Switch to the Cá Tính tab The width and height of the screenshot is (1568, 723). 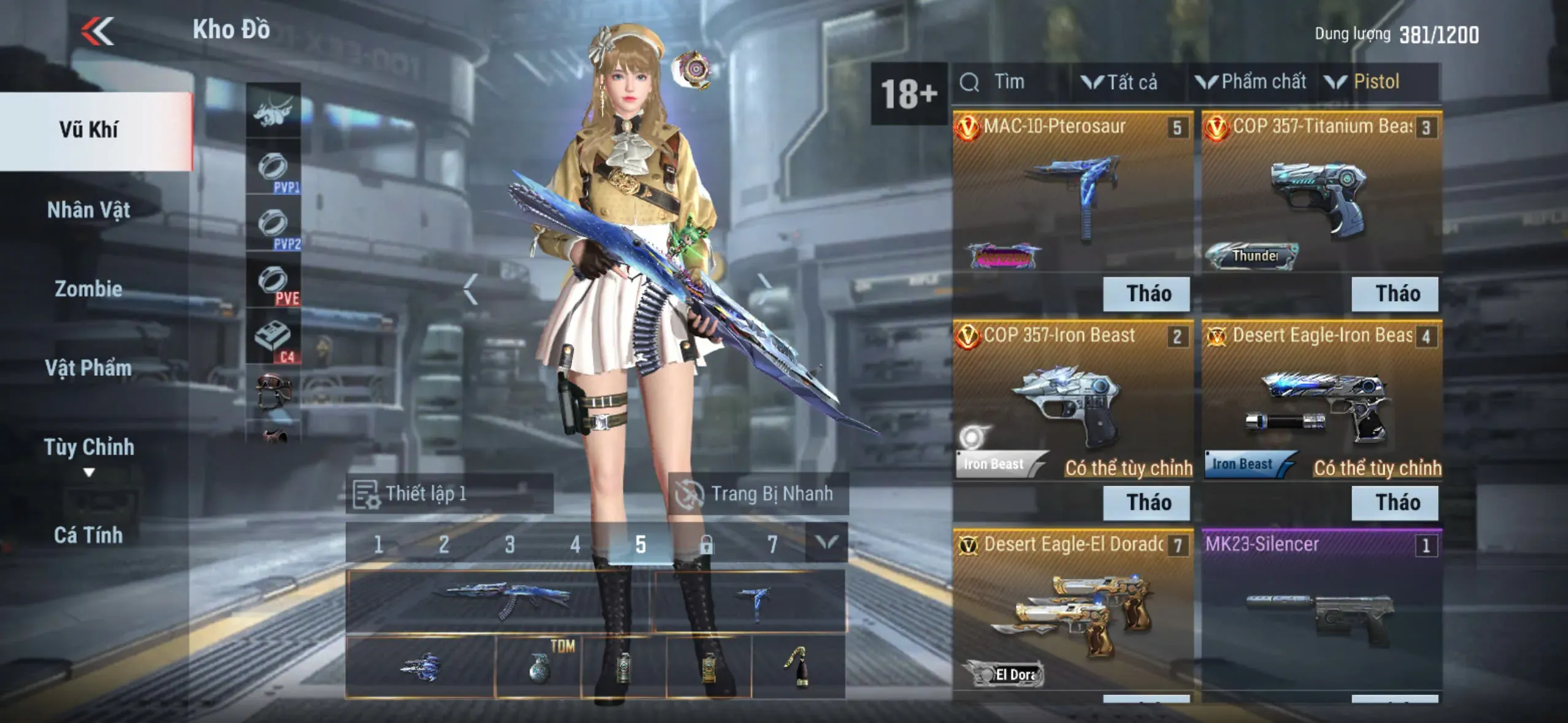[x=89, y=535]
